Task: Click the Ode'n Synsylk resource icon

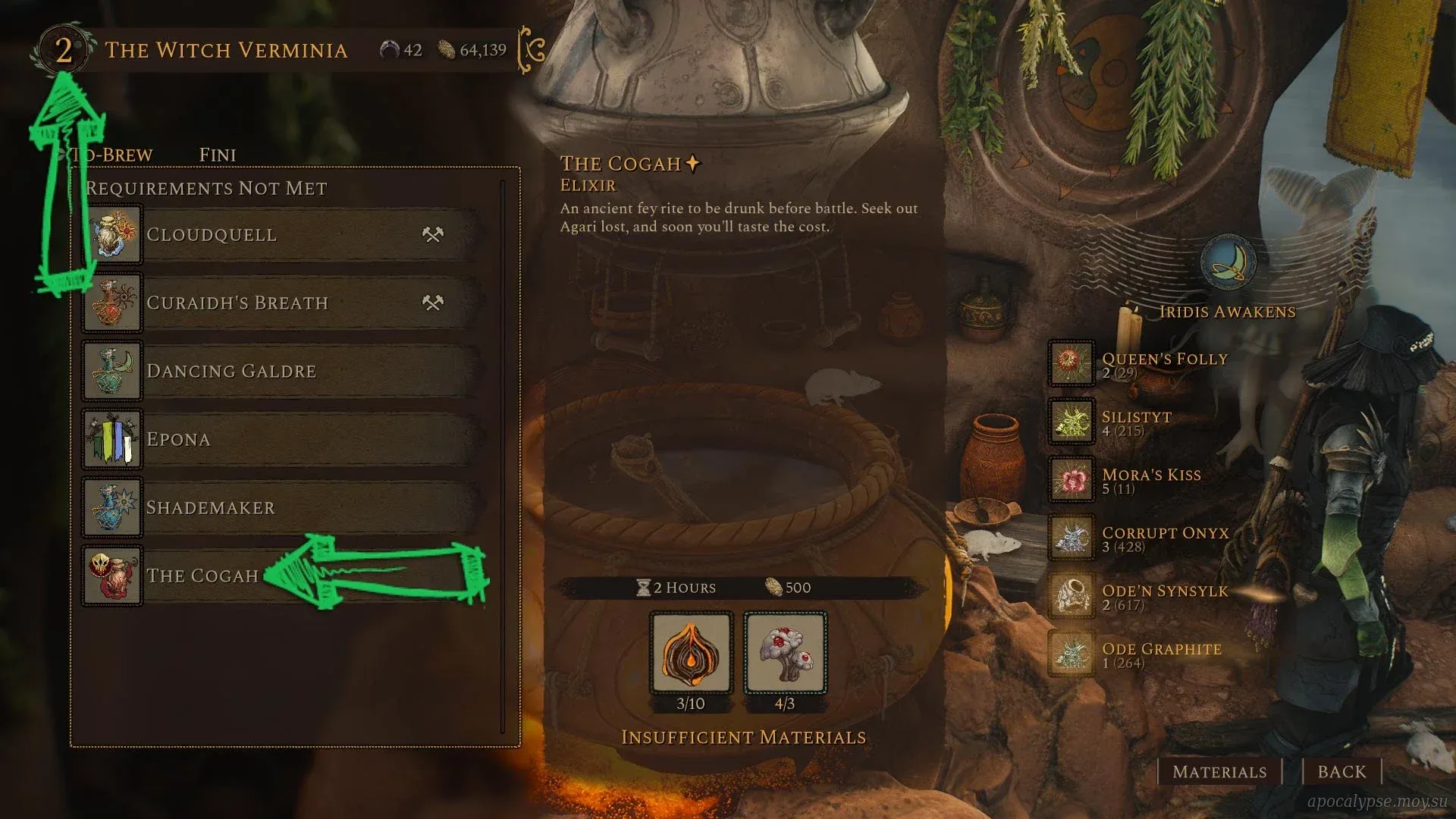Action: [1071, 595]
